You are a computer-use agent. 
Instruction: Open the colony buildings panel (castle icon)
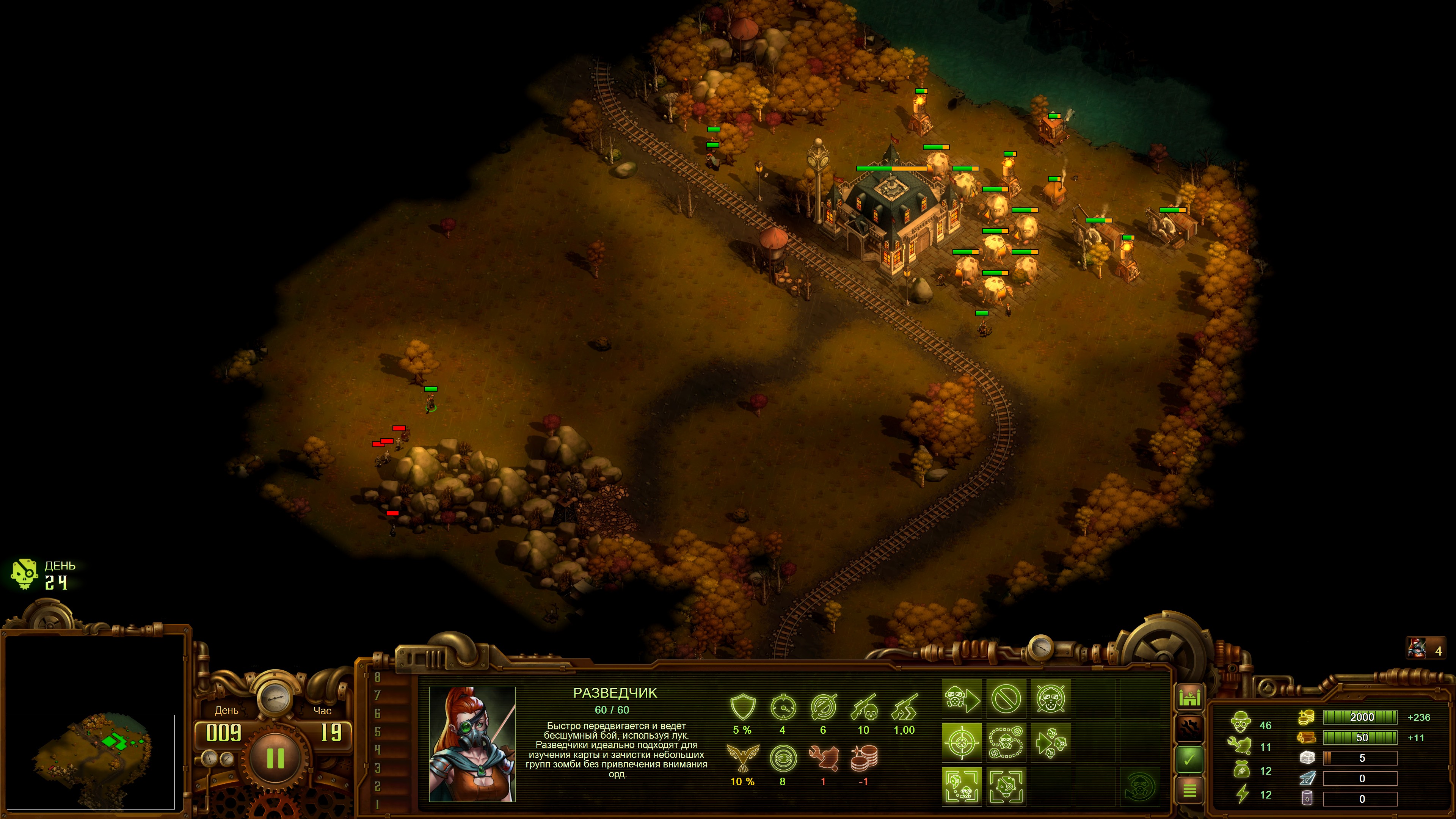1189,698
